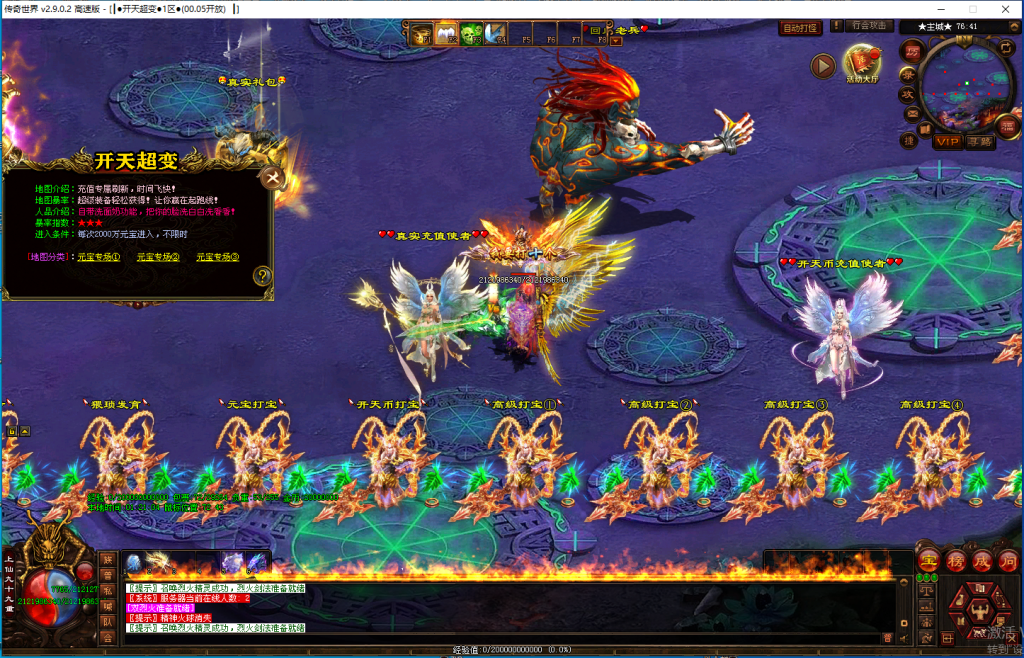The height and width of the screenshot is (658, 1024).
Task: Open the 宝 treasure shop button
Action: 928,560
